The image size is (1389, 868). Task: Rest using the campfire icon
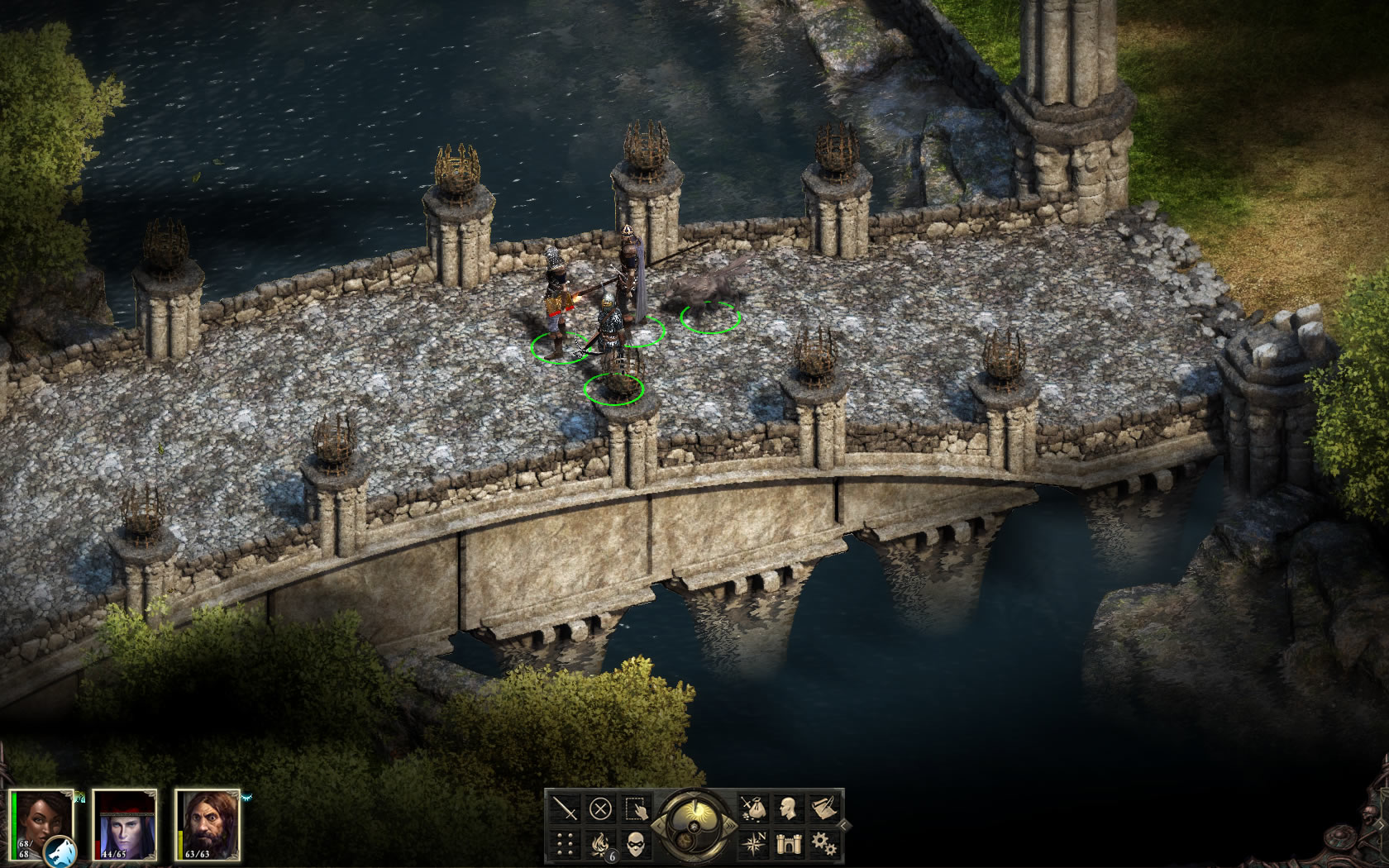[x=601, y=842]
